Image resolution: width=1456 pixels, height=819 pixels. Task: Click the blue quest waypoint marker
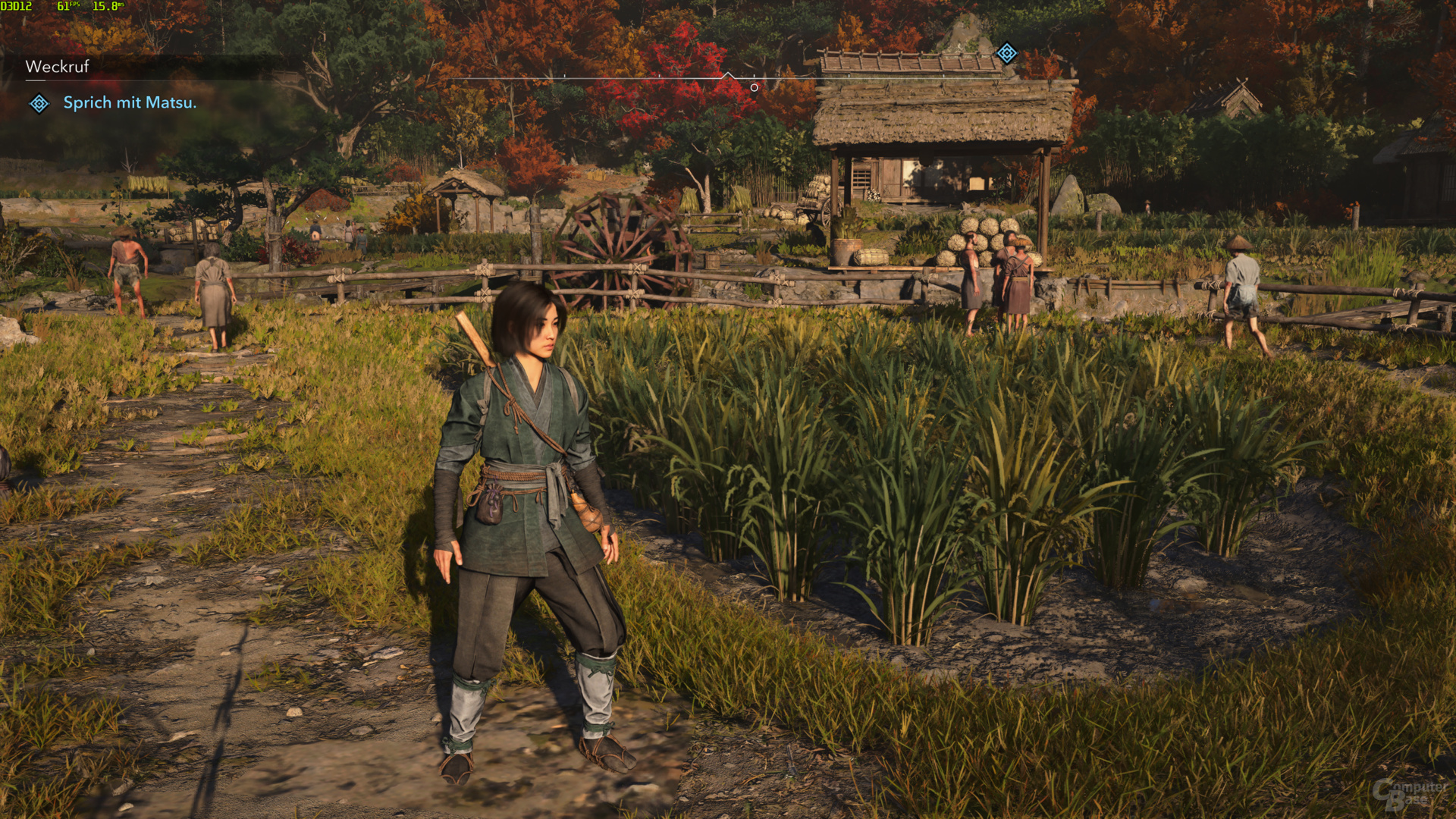(x=1006, y=53)
